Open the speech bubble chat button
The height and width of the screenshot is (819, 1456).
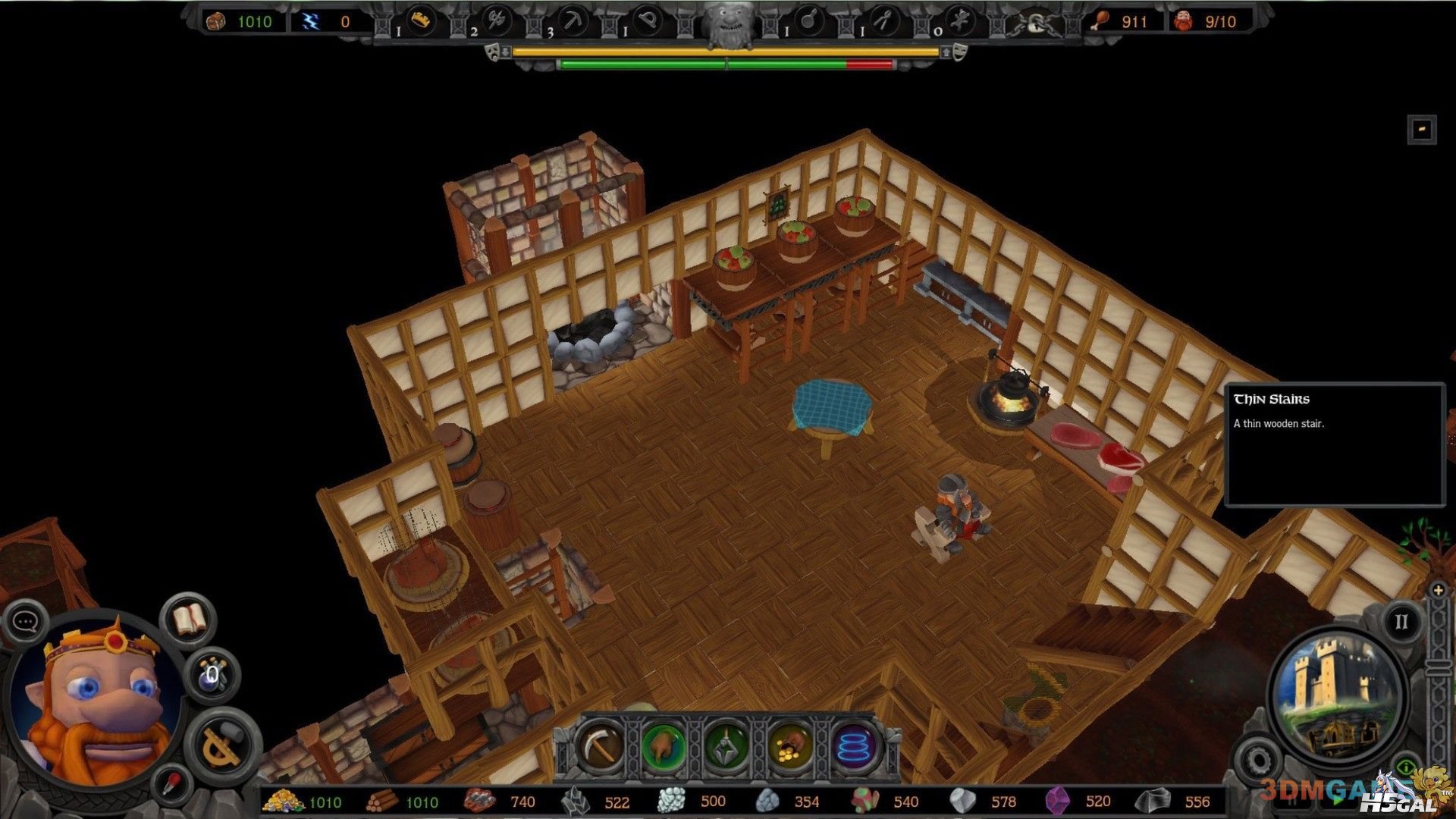(25, 622)
